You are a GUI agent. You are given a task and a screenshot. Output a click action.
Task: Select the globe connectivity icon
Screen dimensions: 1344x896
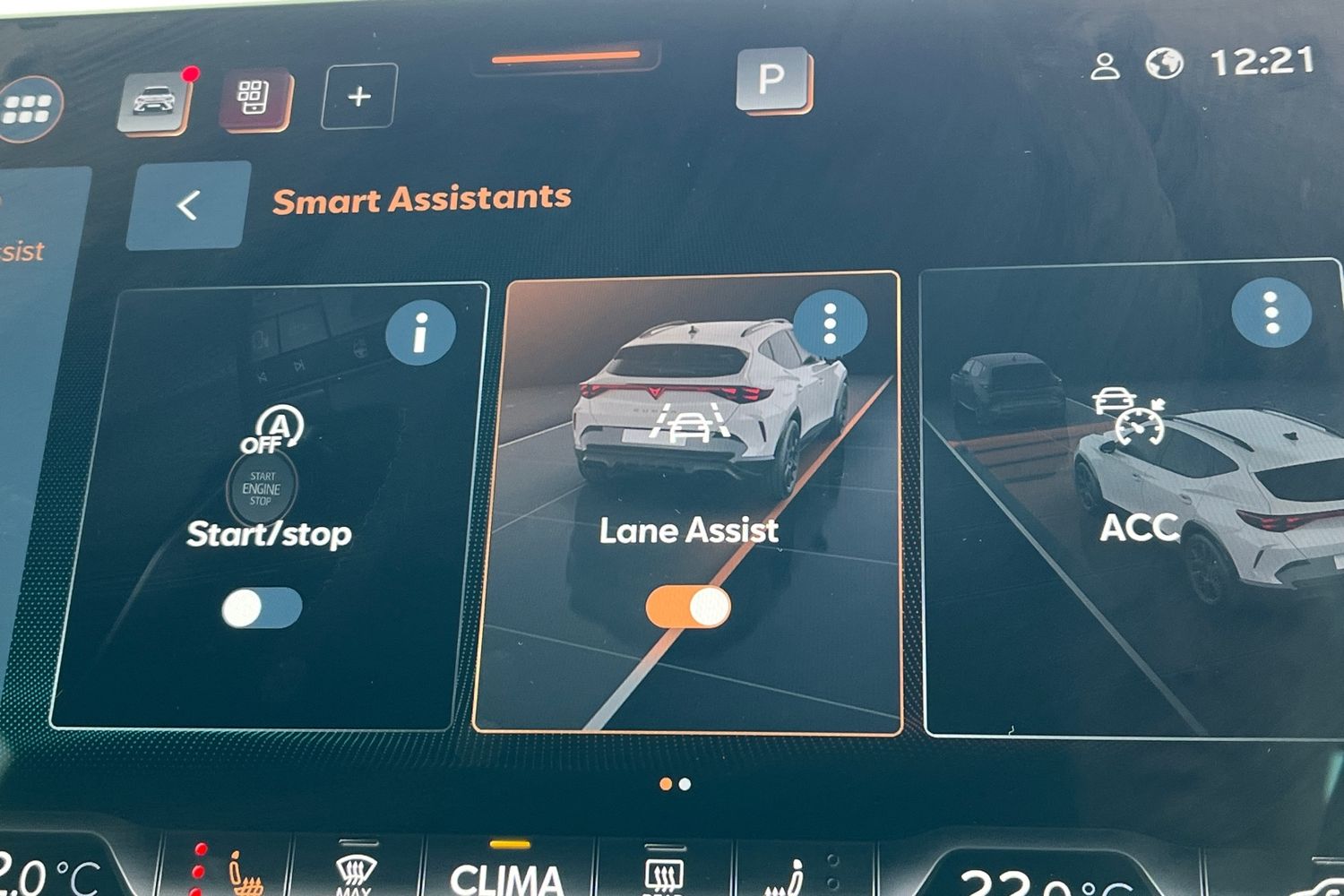(x=1165, y=64)
